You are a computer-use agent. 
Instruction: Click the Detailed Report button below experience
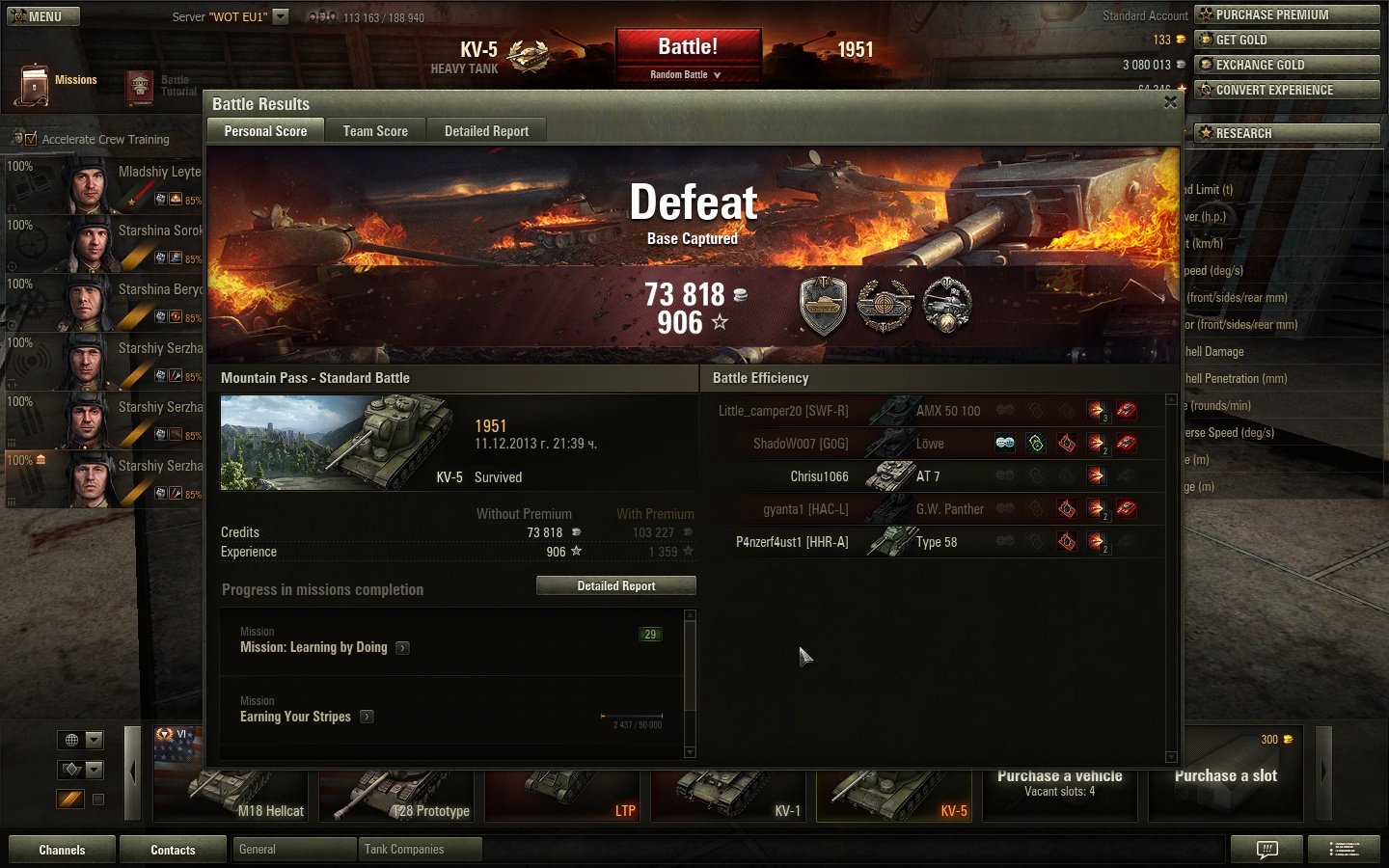[615, 585]
